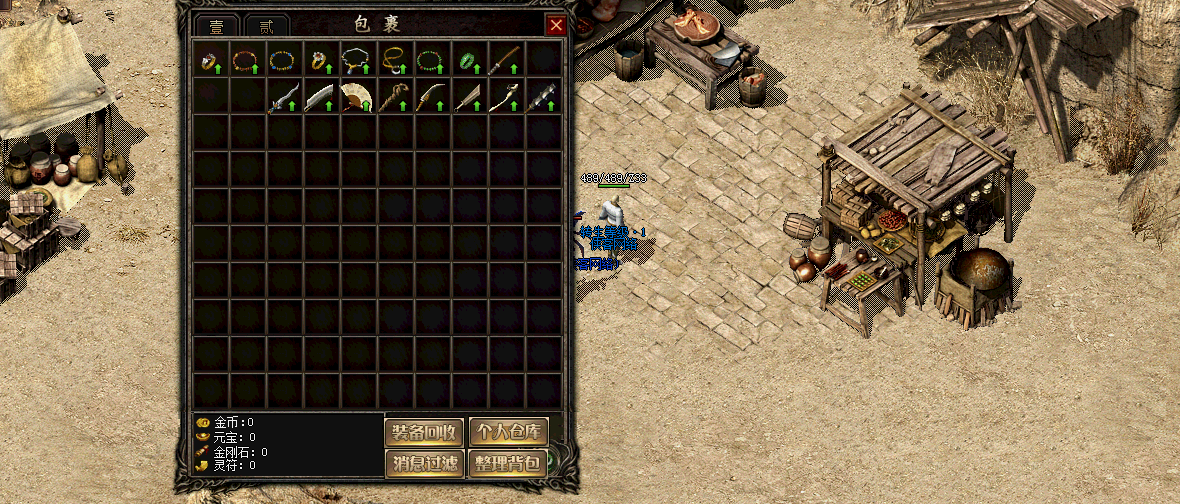Screen dimensions: 1180x504
Task: Open the 个人仓库 personal warehouse
Action: click(x=509, y=432)
